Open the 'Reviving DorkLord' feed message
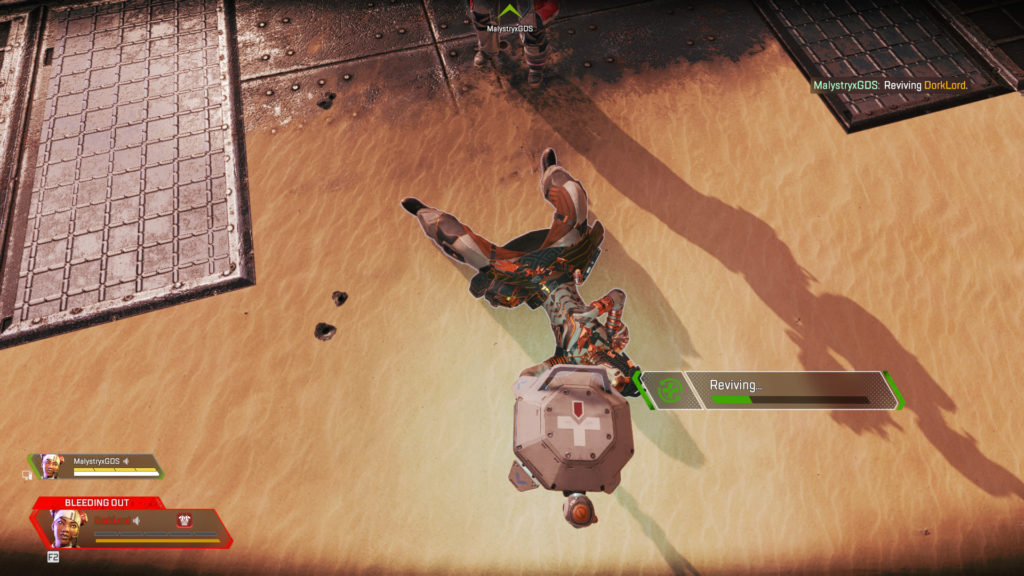This screenshot has height=576, width=1024. (x=890, y=86)
